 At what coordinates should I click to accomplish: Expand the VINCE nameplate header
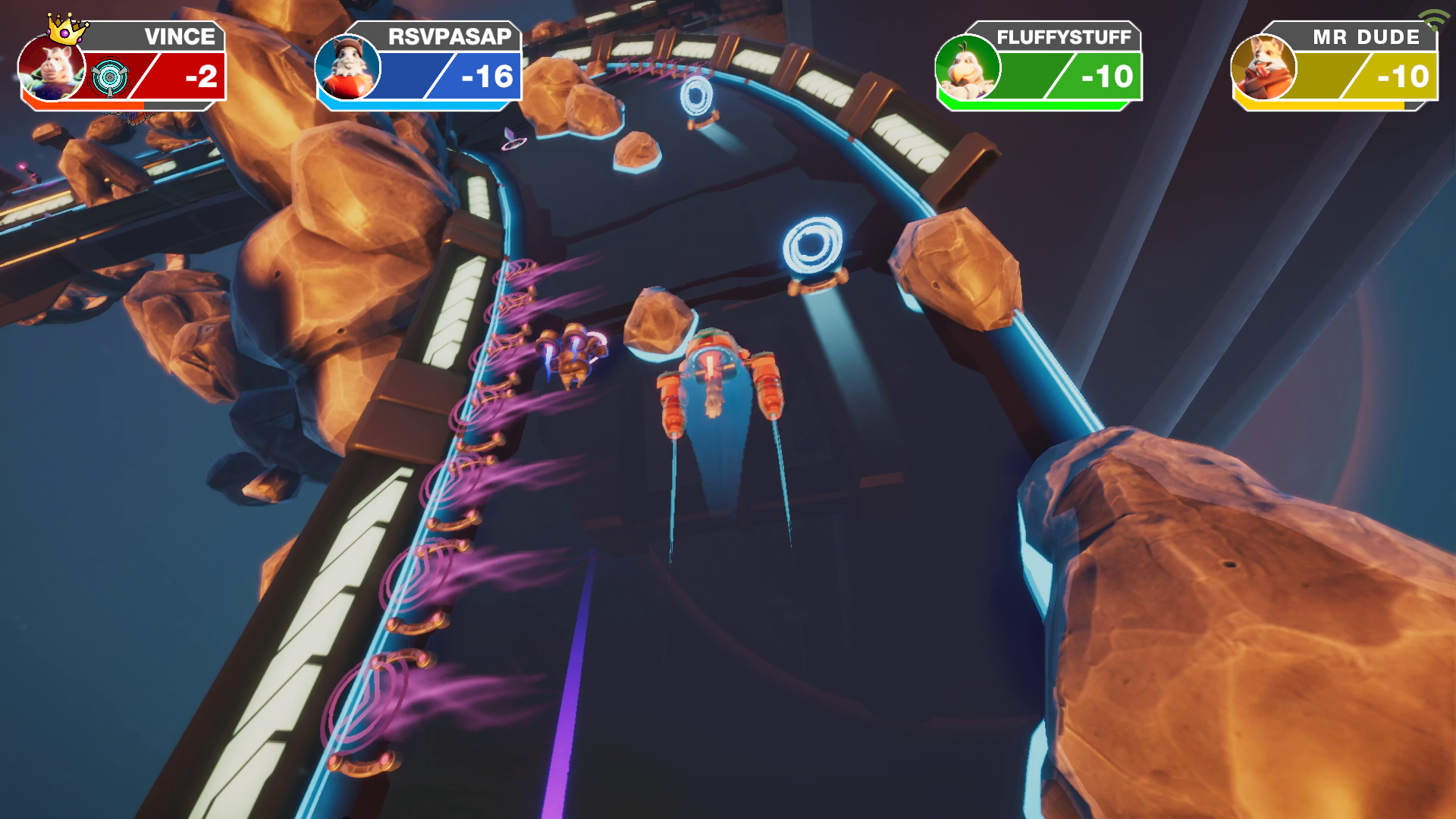coord(182,35)
